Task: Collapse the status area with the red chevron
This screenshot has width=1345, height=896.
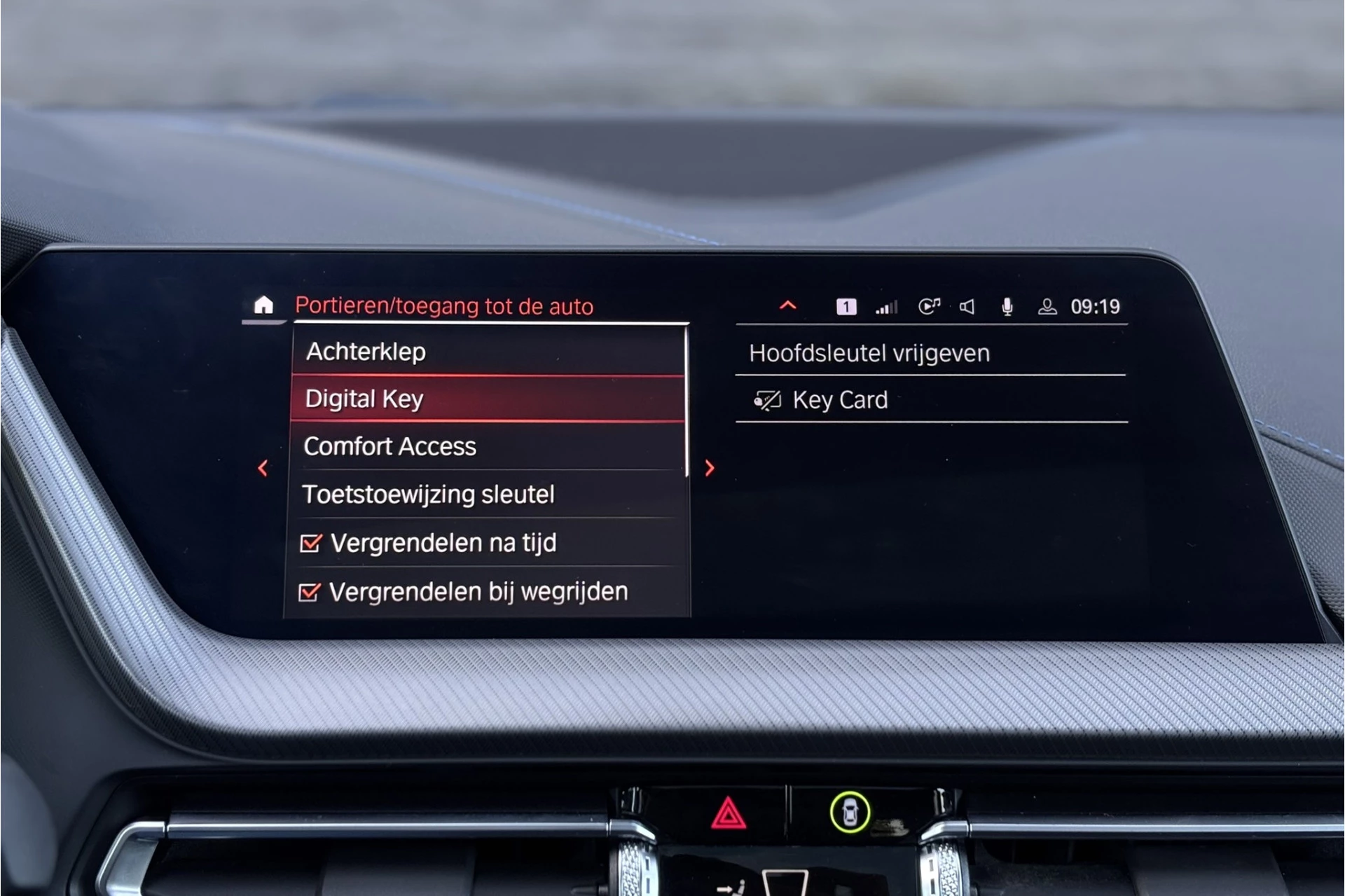Action: click(787, 305)
